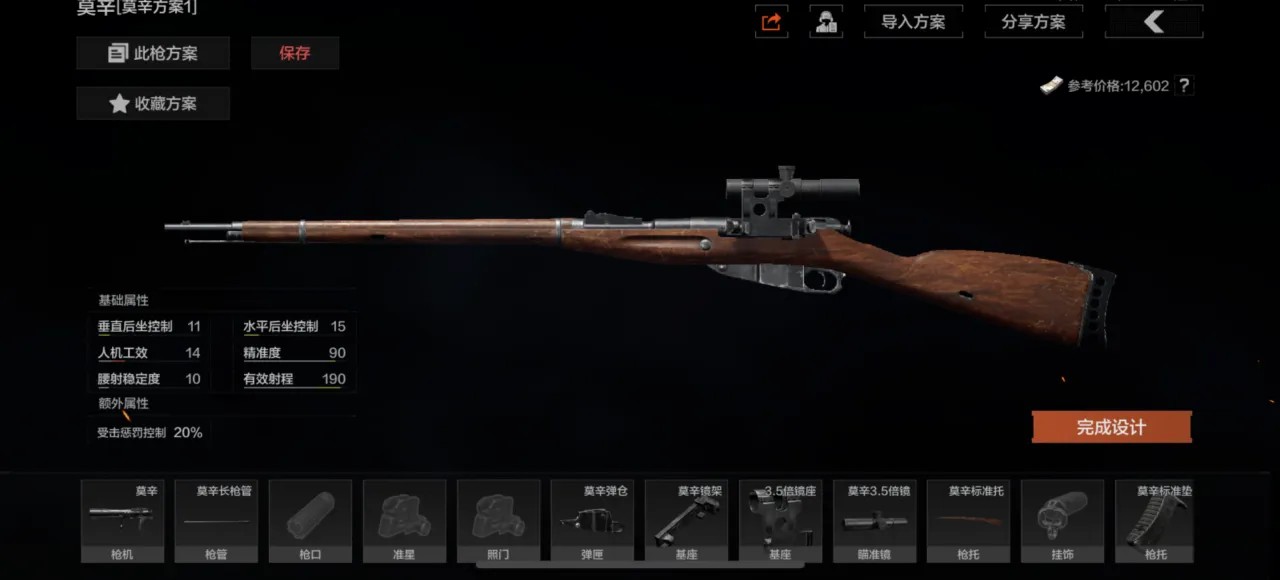
Task: Select the 莫辛标准托 stock slot
Action: click(x=968, y=521)
